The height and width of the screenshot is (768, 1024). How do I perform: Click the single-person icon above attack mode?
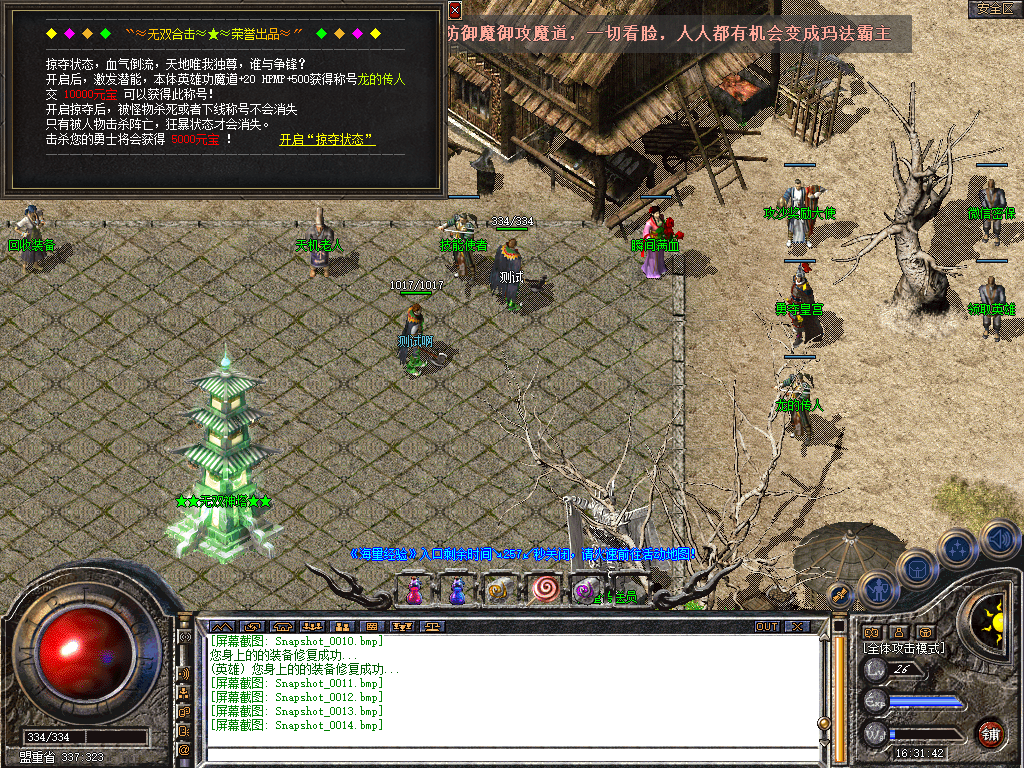click(x=899, y=632)
